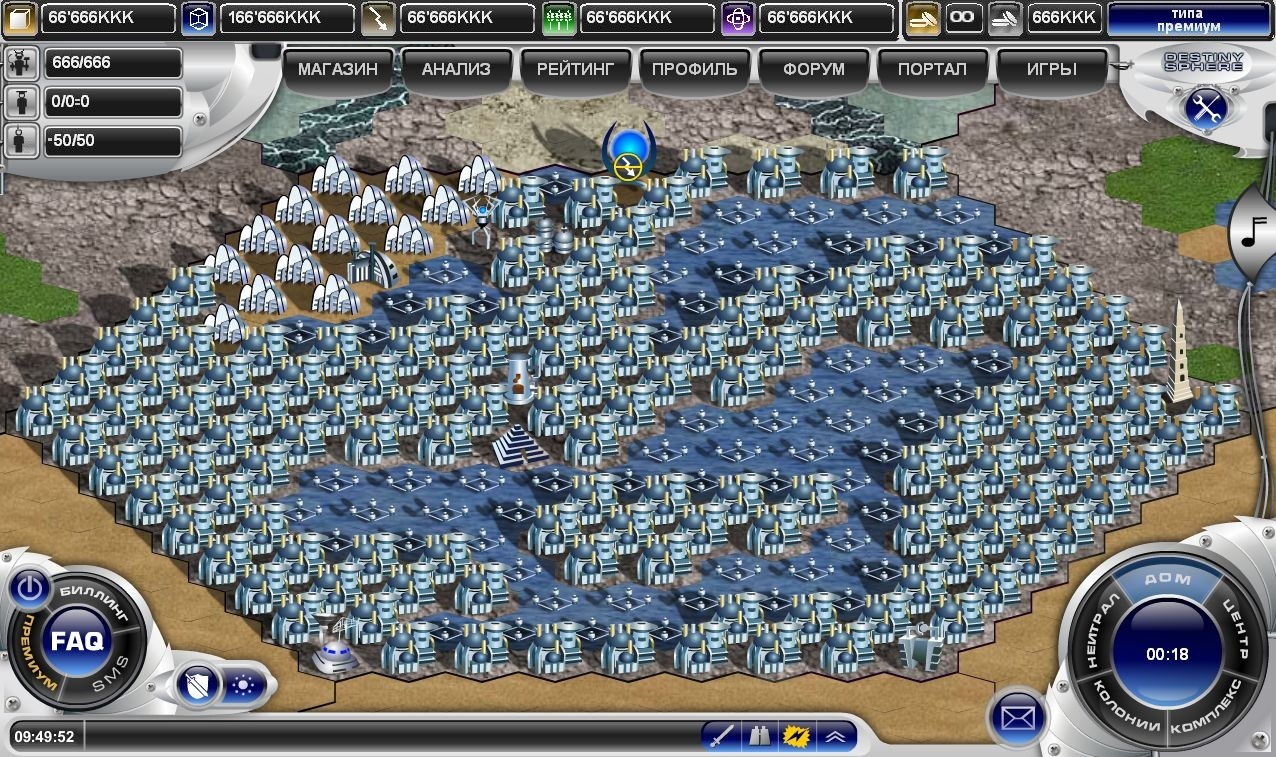1276x757 pixels.
Task: Open the ПРОФИЛЬ profile page
Action: tap(694, 70)
